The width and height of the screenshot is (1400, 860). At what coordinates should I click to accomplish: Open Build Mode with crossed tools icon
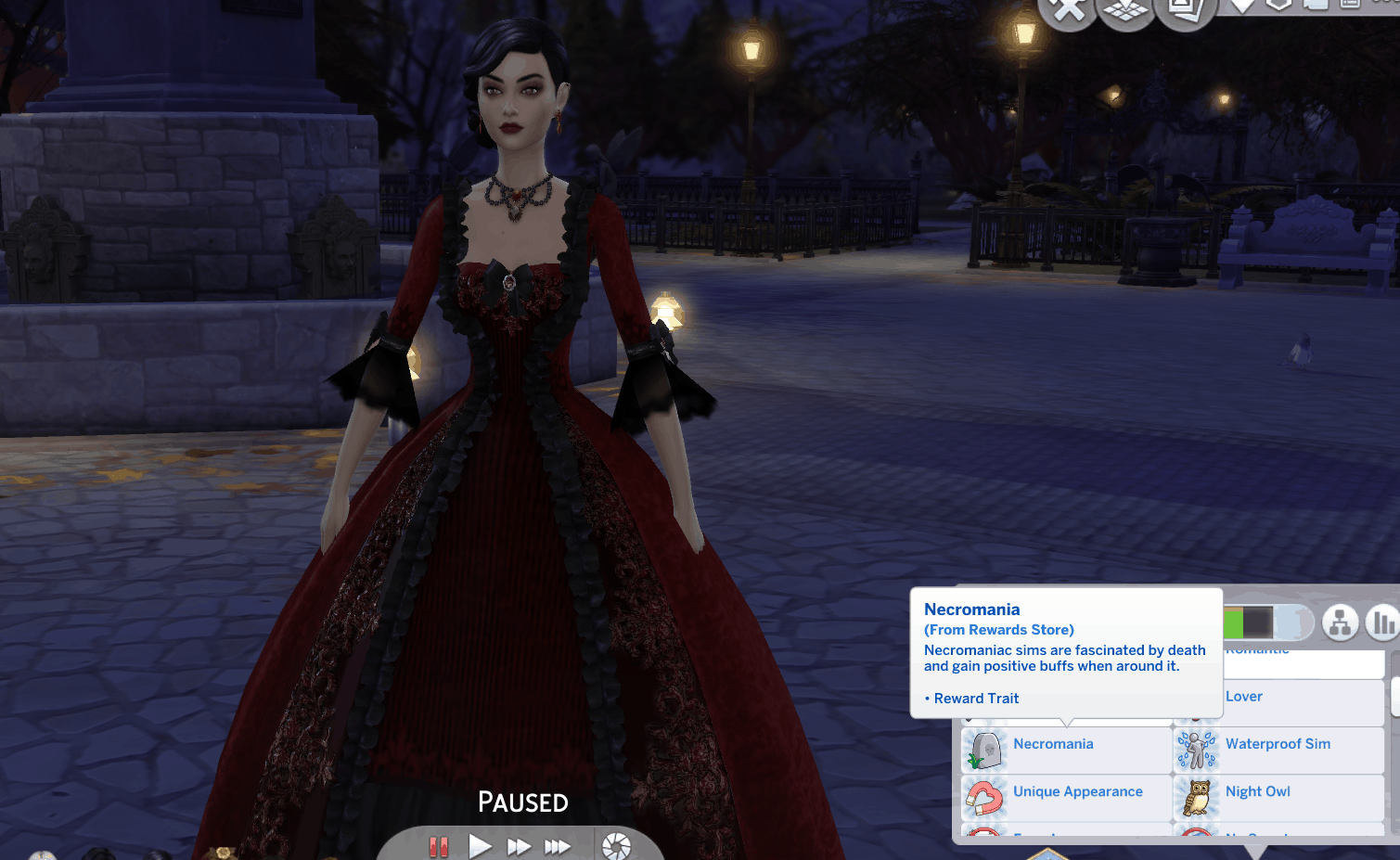pos(1069,10)
